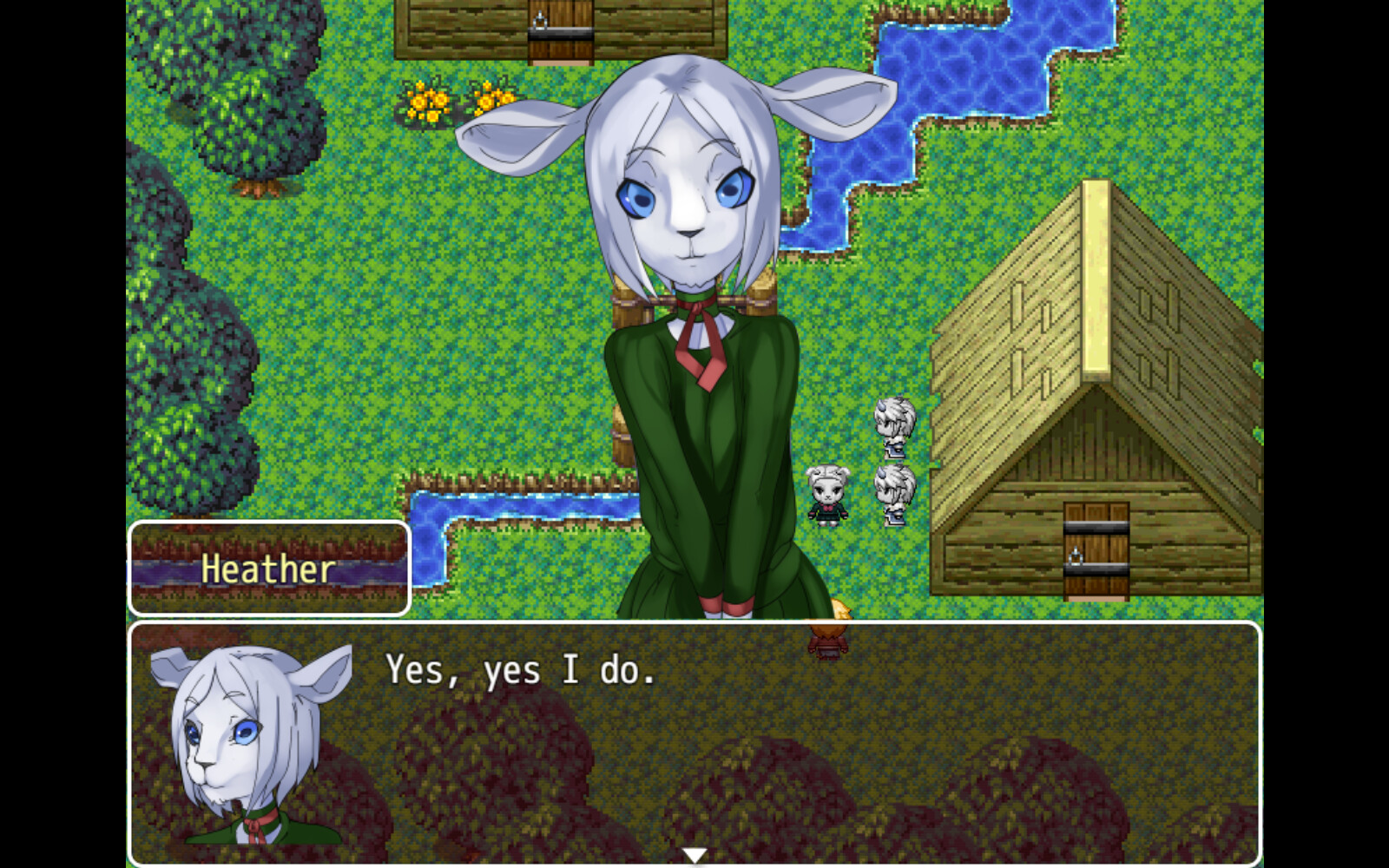Click the dialogue line 'Yes, yes I do.'

click(521, 670)
